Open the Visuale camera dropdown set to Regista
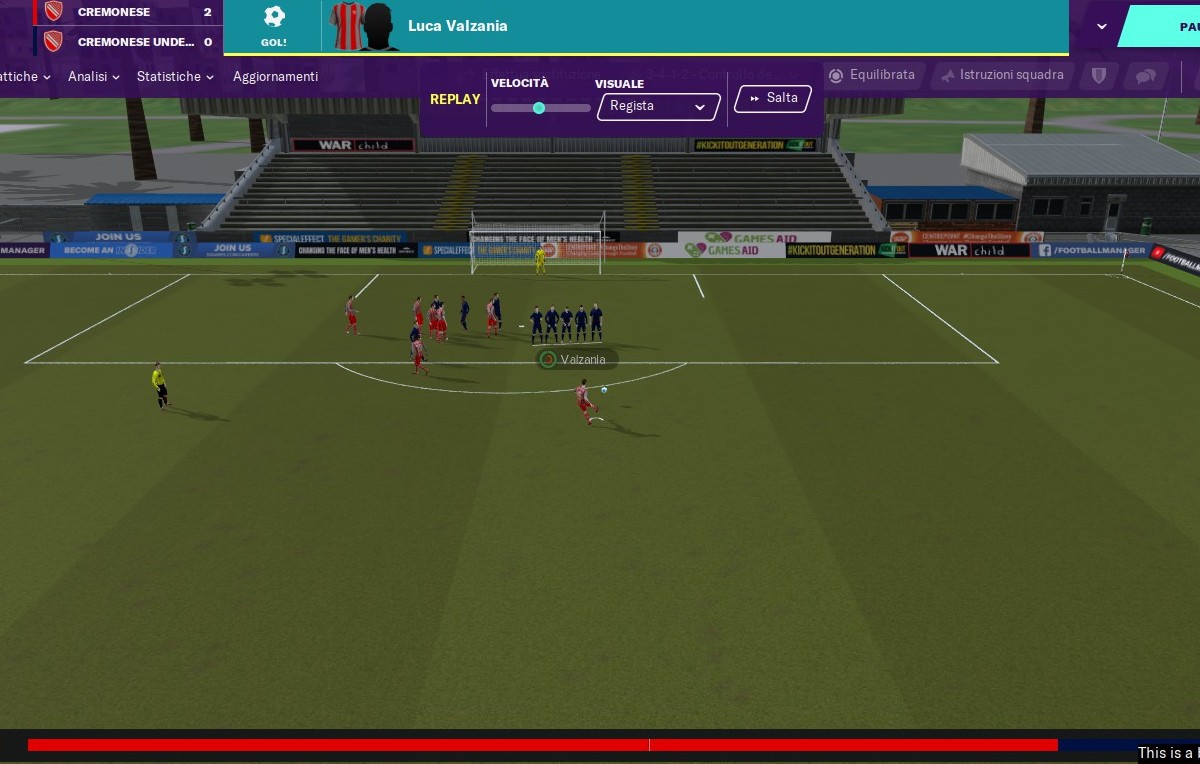Screen dimensions: 1200x764 click(658, 107)
